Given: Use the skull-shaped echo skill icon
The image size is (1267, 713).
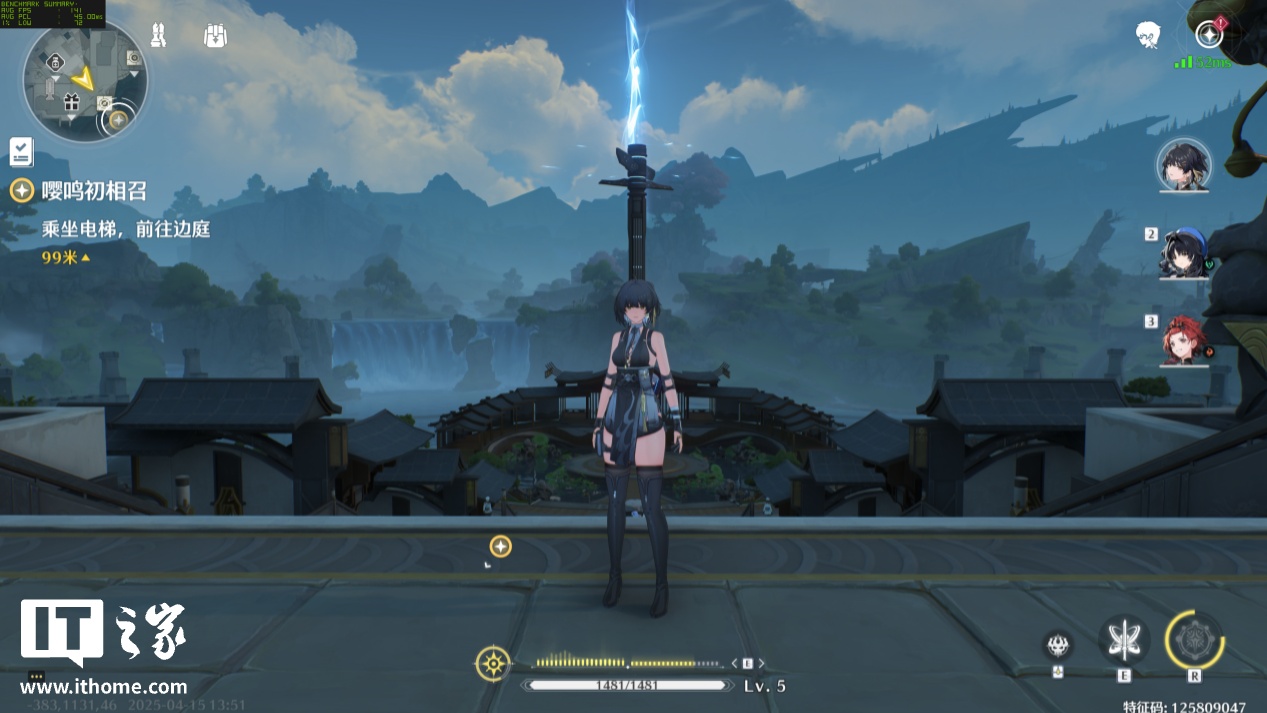Looking at the screenshot, I should 1058,644.
